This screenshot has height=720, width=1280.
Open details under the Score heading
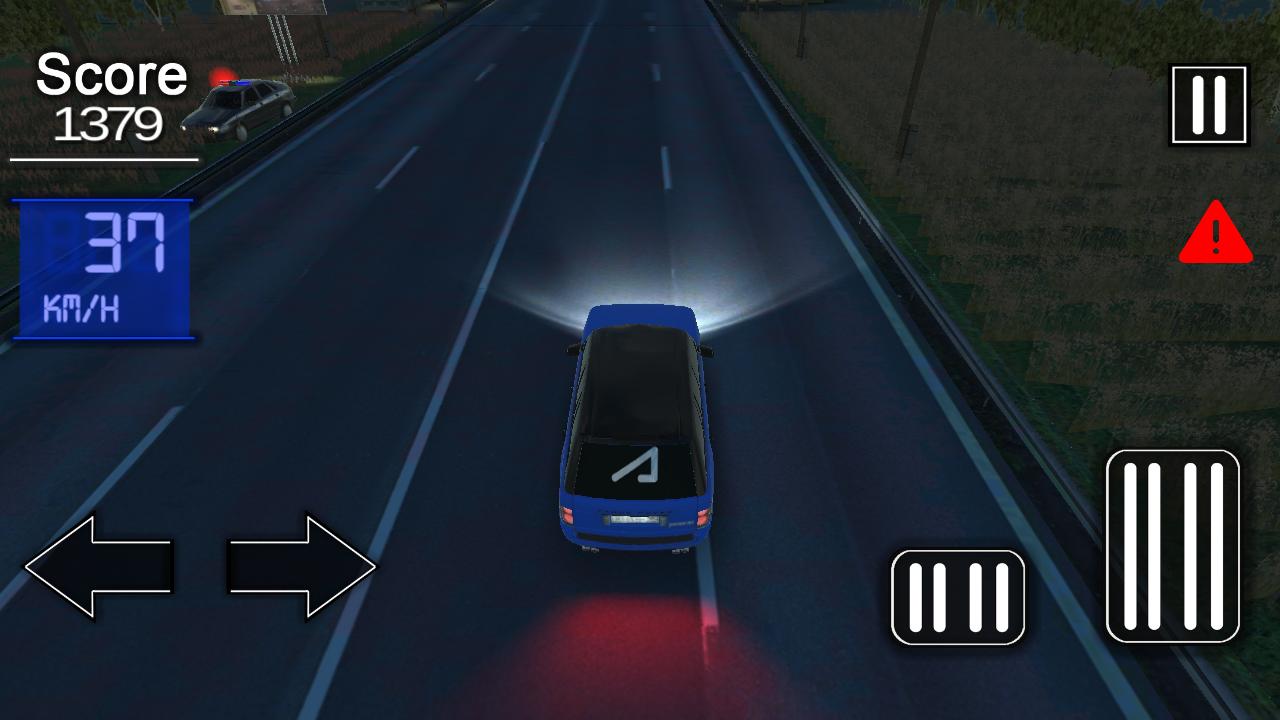(110, 75)
